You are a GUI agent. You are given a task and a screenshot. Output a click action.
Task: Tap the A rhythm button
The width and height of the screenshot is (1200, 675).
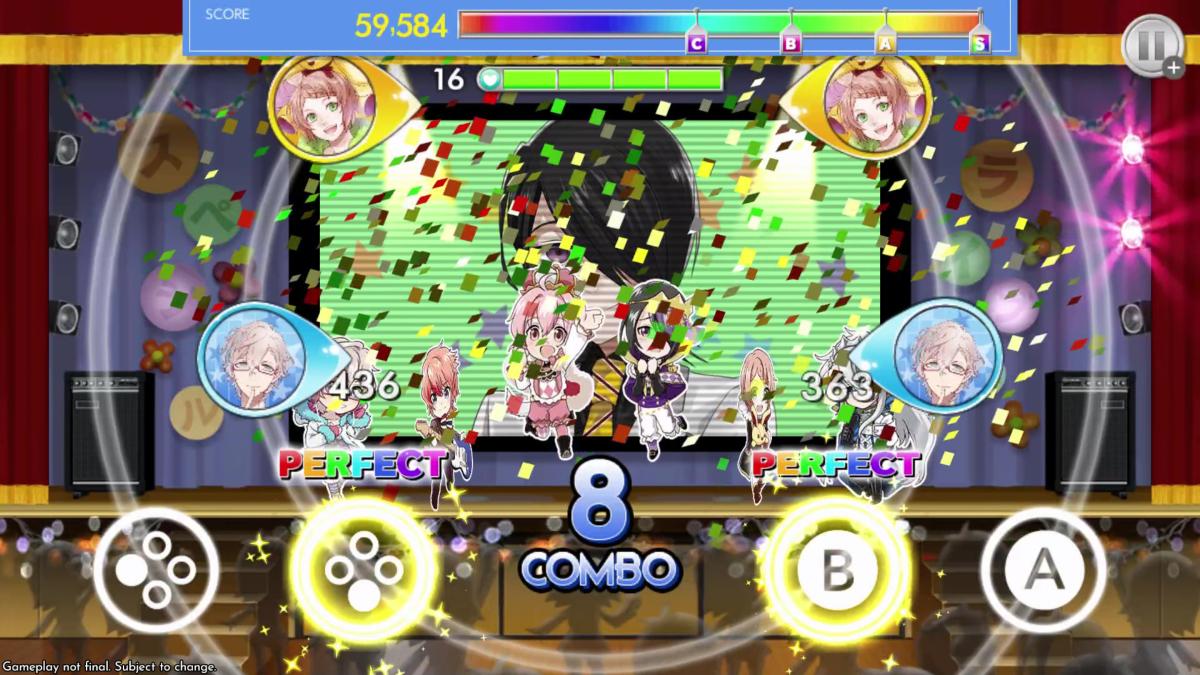[1043, 570]
